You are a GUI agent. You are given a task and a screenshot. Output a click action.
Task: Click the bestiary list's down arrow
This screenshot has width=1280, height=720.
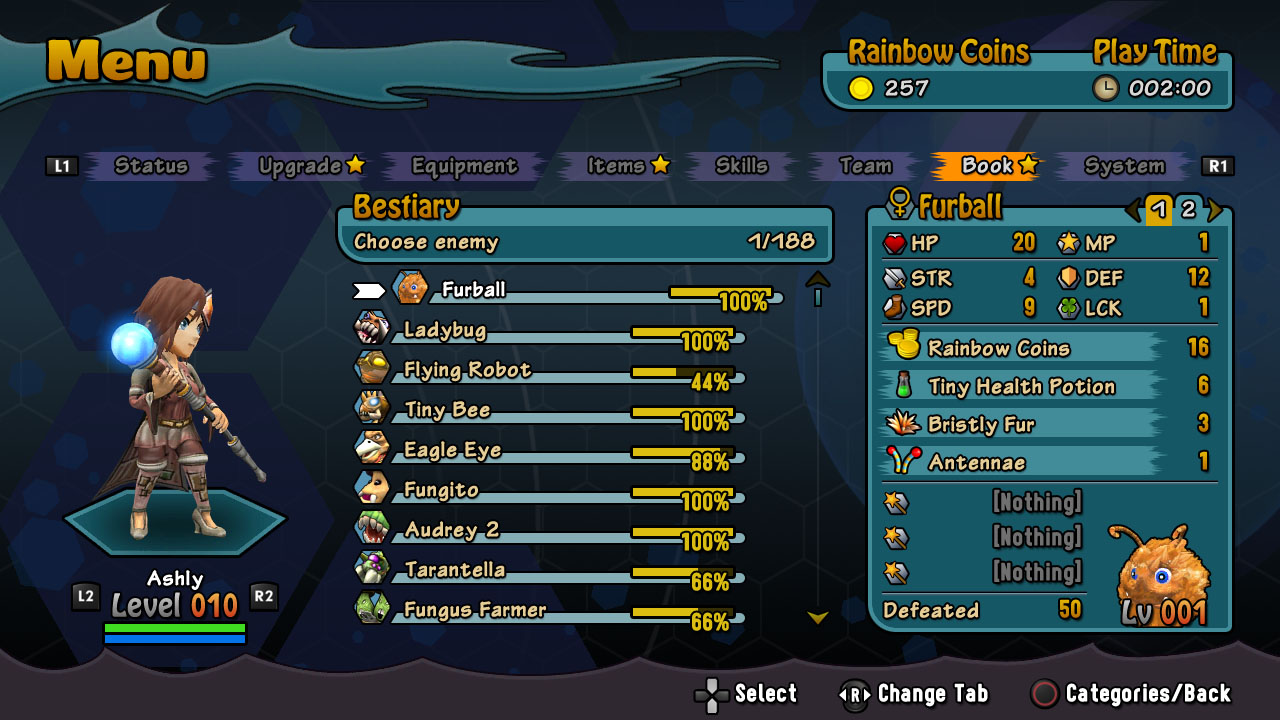click(818, 618)
